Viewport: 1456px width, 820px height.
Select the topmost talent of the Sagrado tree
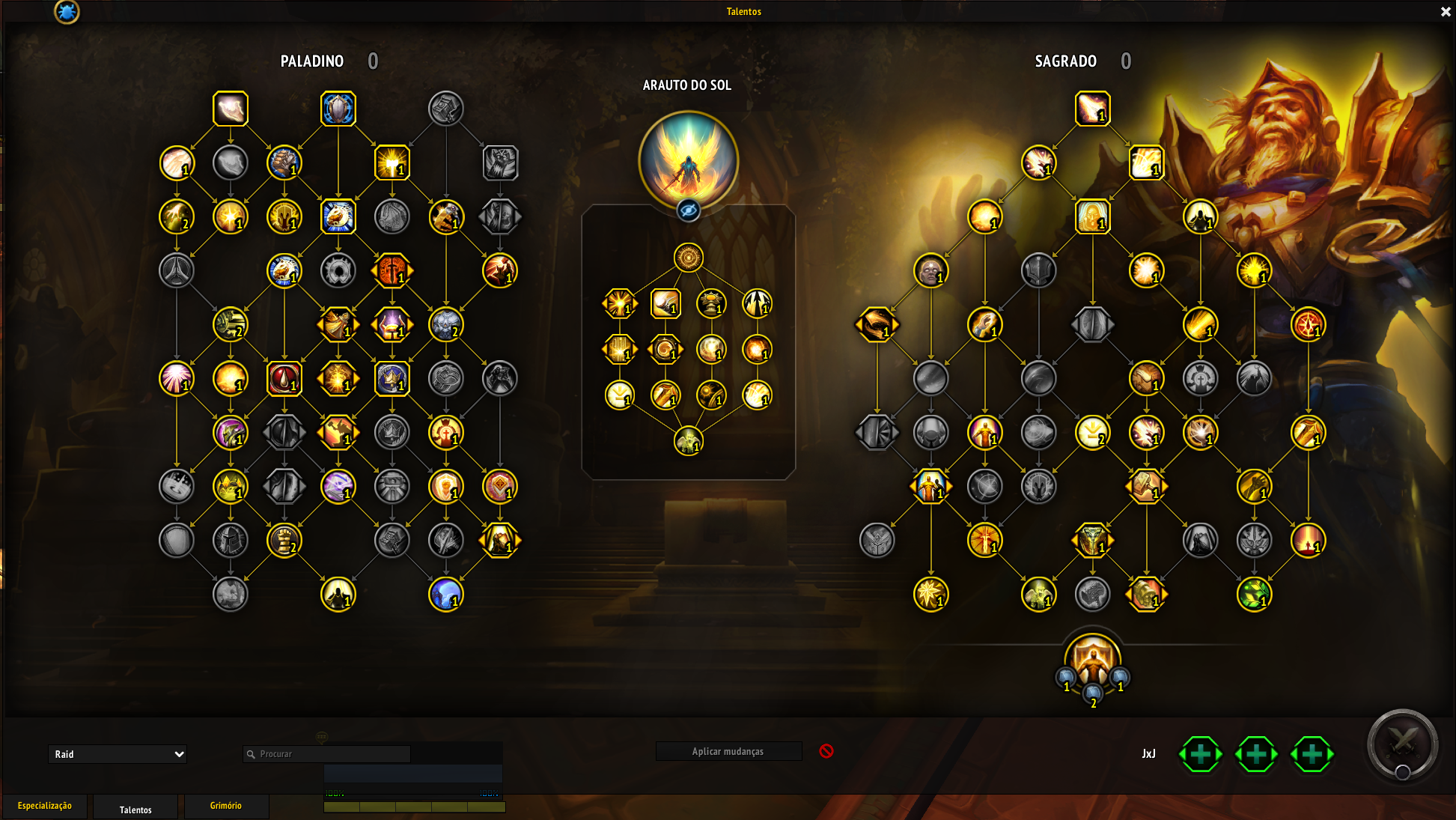click(x=1092, y=109)
